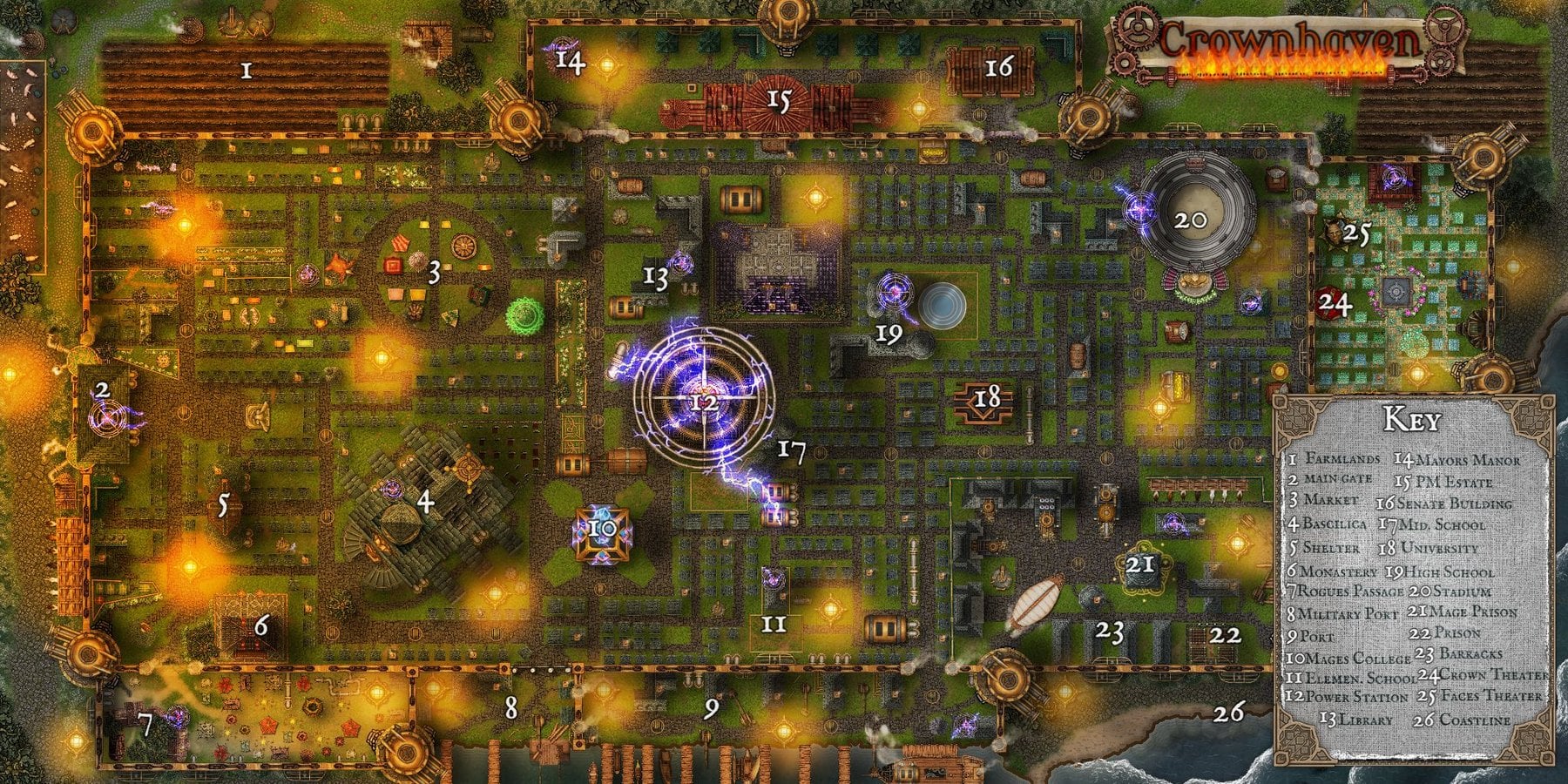Select the Farmlands entry in the Key
1568x784 pixels.
click(1335, 458)
